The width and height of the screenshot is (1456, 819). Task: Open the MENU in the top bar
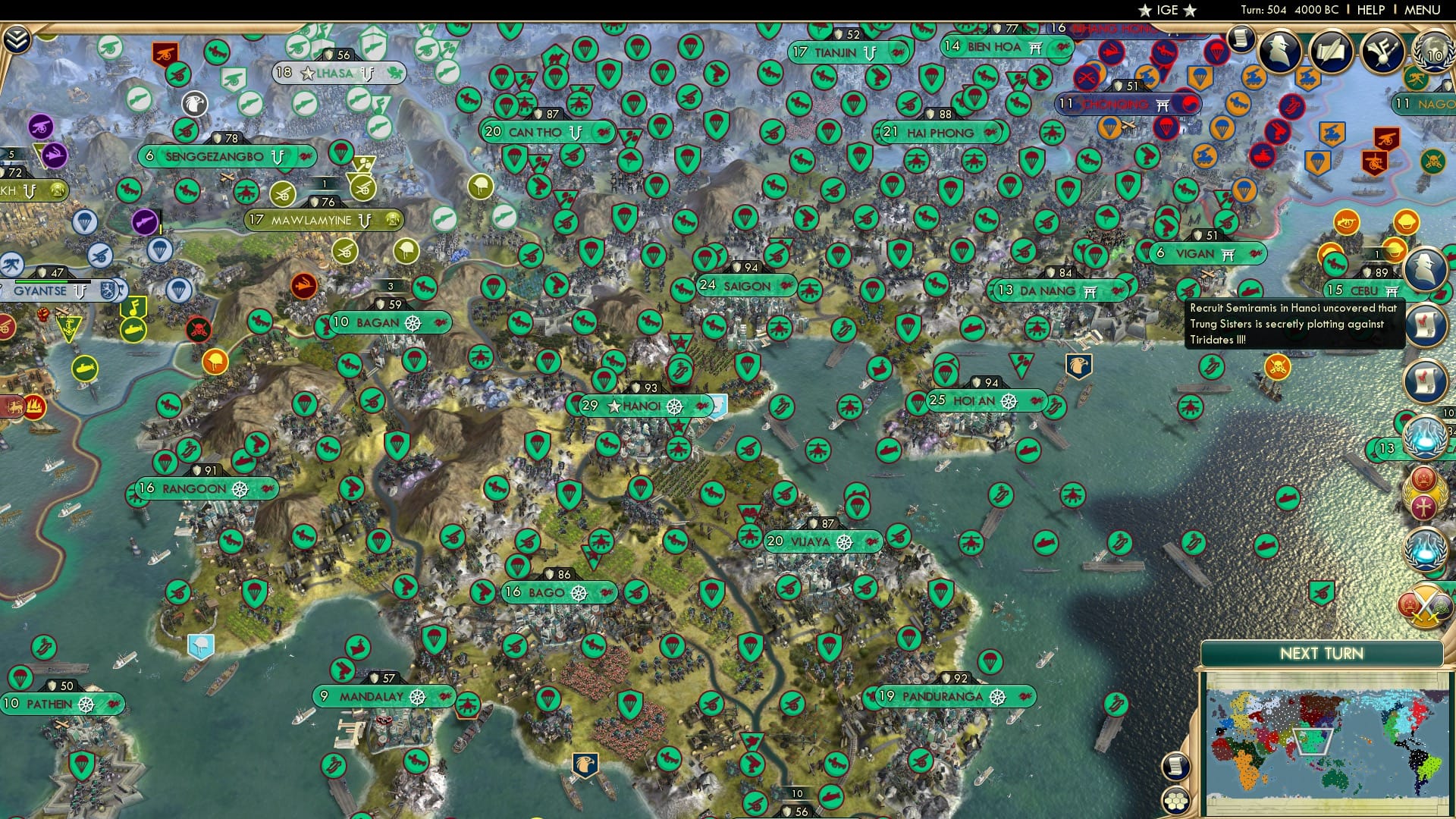click(x=1426, y=9)
